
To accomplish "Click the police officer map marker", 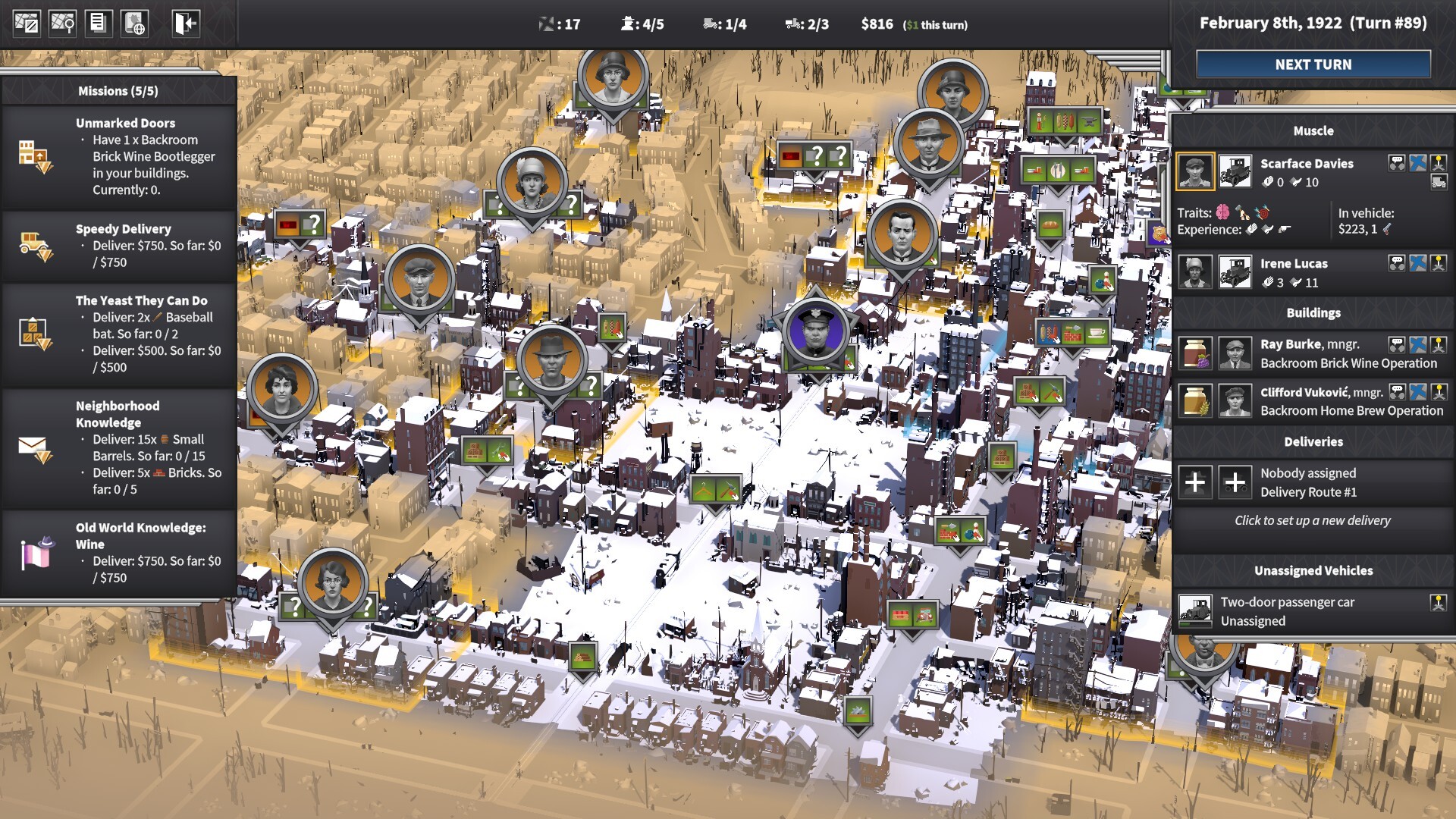I will click(x=815, y=334).
